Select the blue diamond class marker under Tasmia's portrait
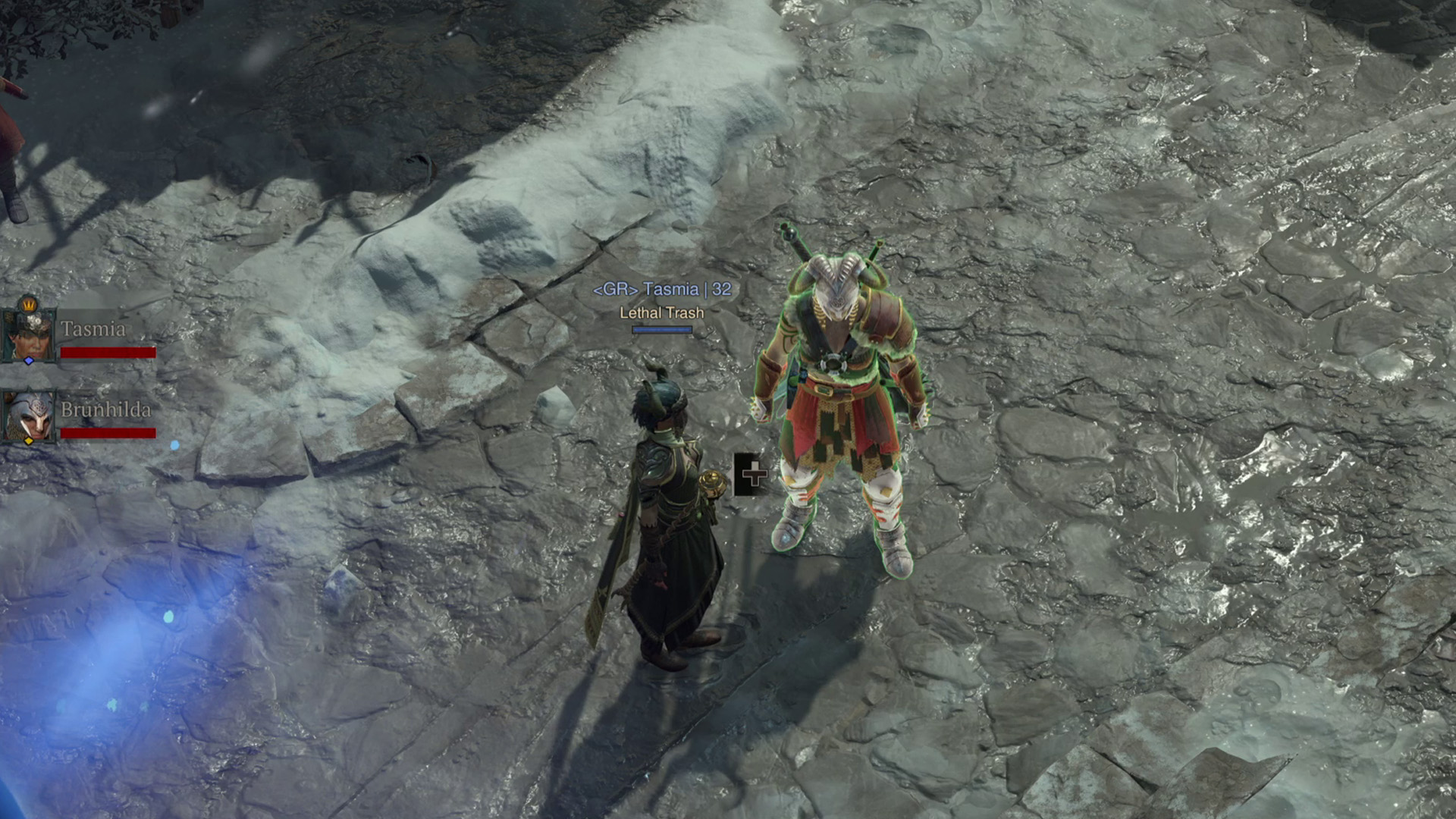 tap(29, 361)
